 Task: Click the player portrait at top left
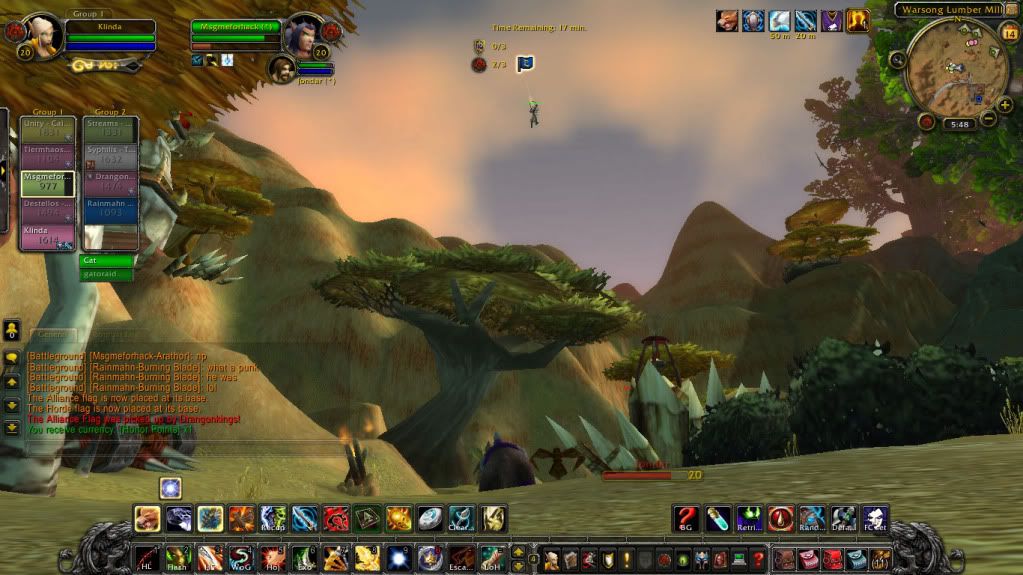46,35
